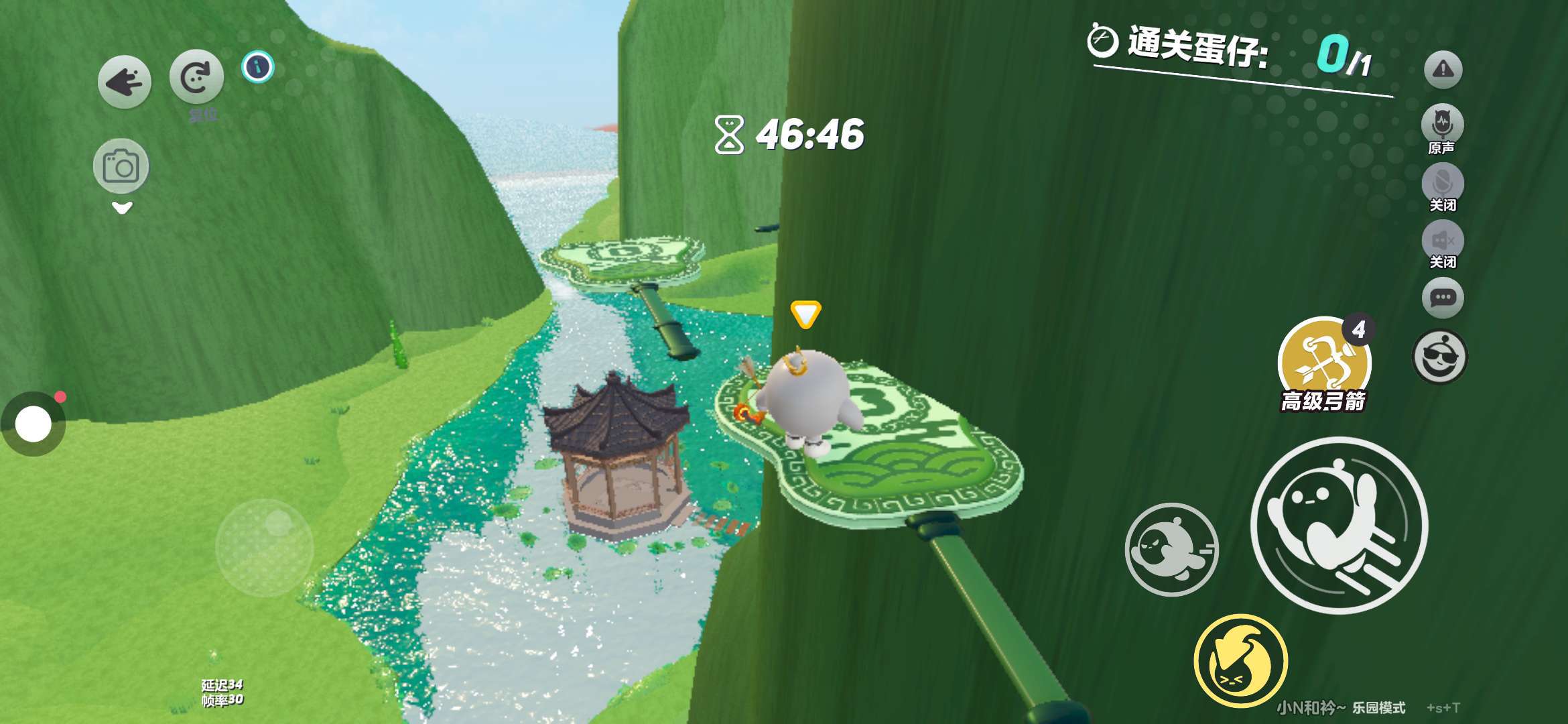Image resolution: width=1568 pixels, height=724 pixels.
Task: Toggle the speaker marked 关闭
Action: [1442, 240]
